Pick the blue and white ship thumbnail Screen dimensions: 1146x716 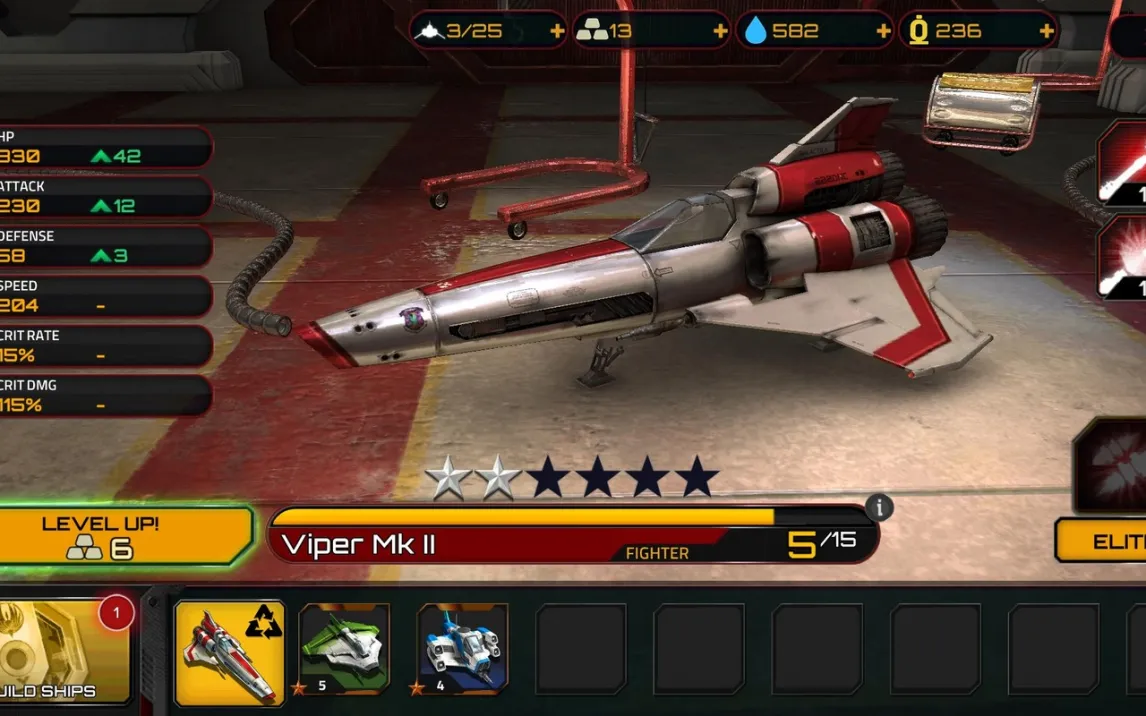point(462,649)
